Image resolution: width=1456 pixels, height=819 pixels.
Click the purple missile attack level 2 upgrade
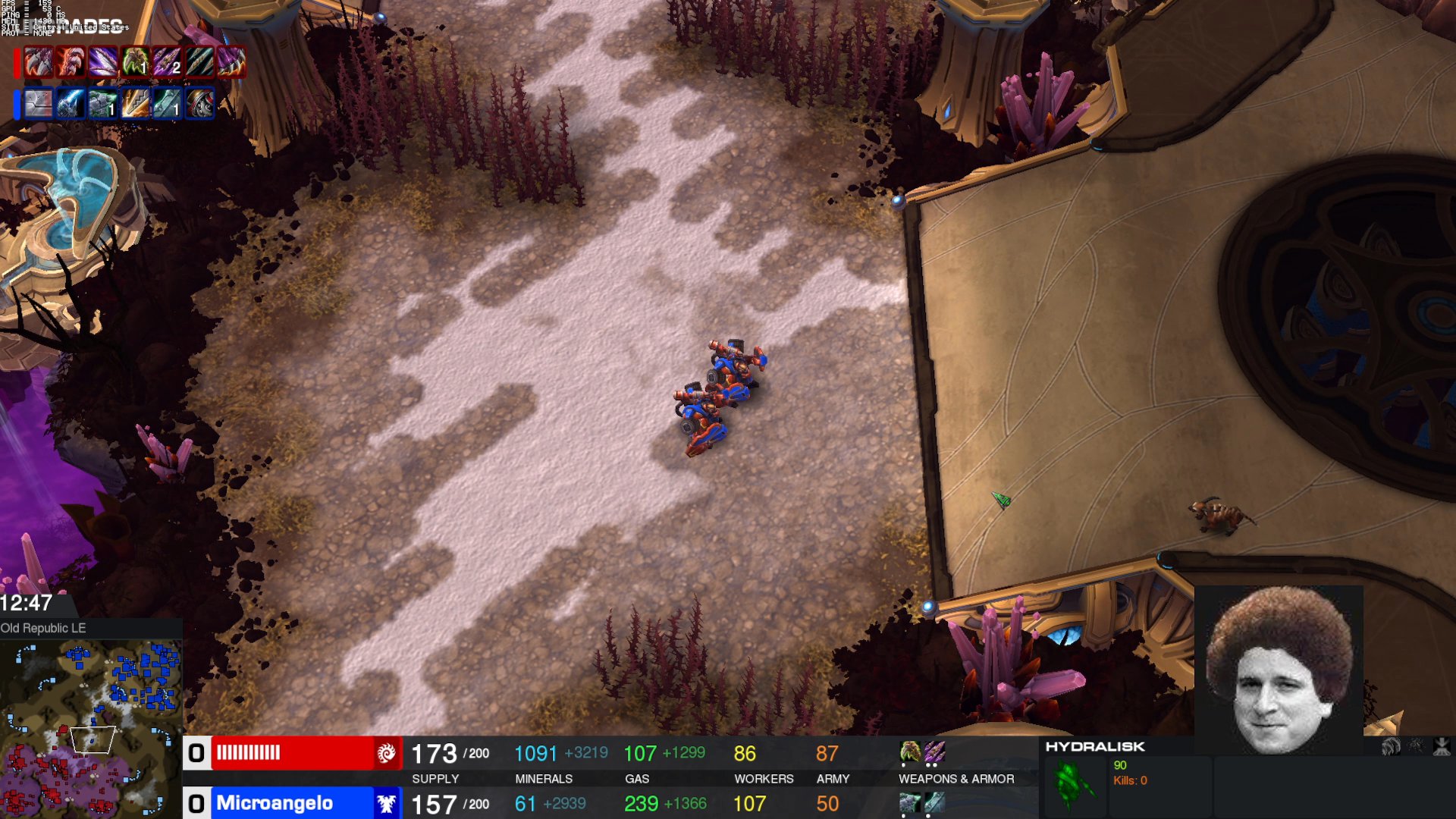168,62
